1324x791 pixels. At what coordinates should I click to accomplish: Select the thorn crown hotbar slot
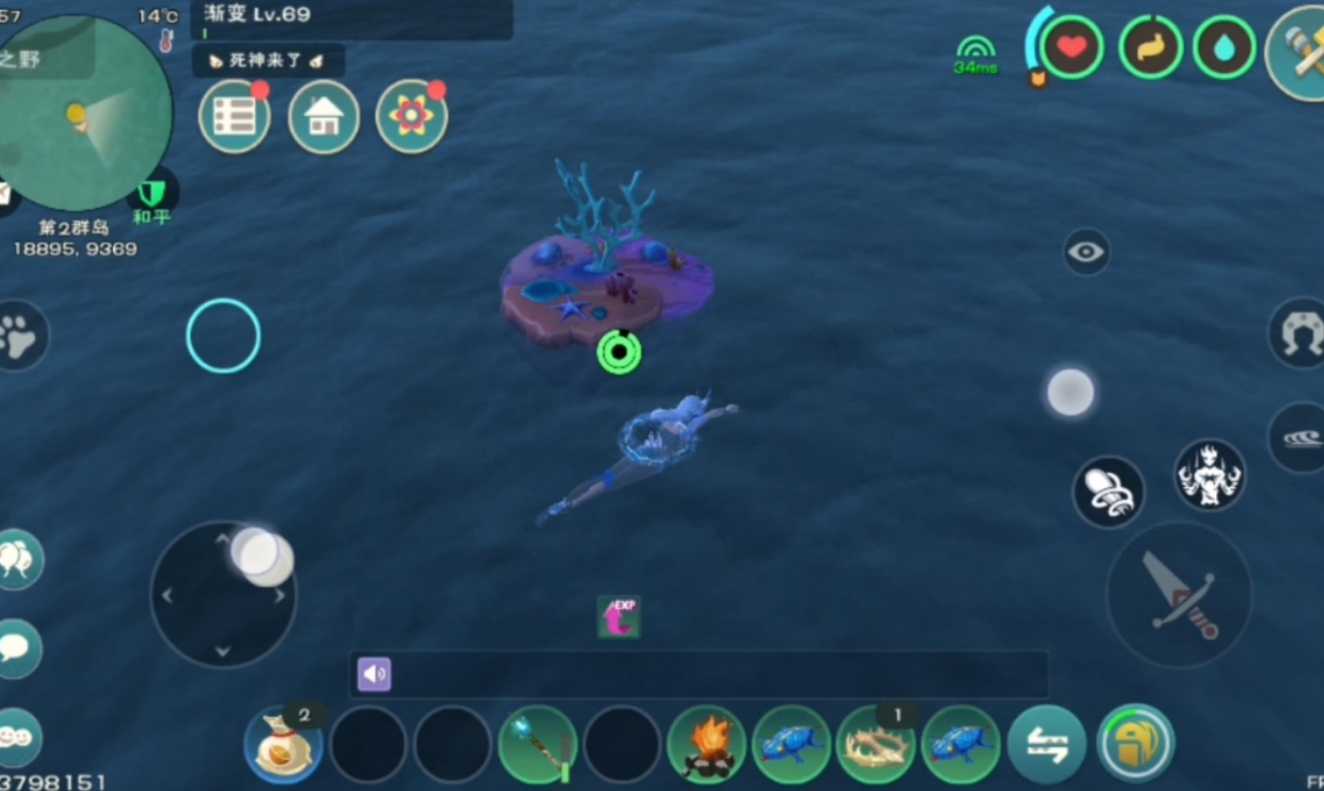click(x=876, y=745)
